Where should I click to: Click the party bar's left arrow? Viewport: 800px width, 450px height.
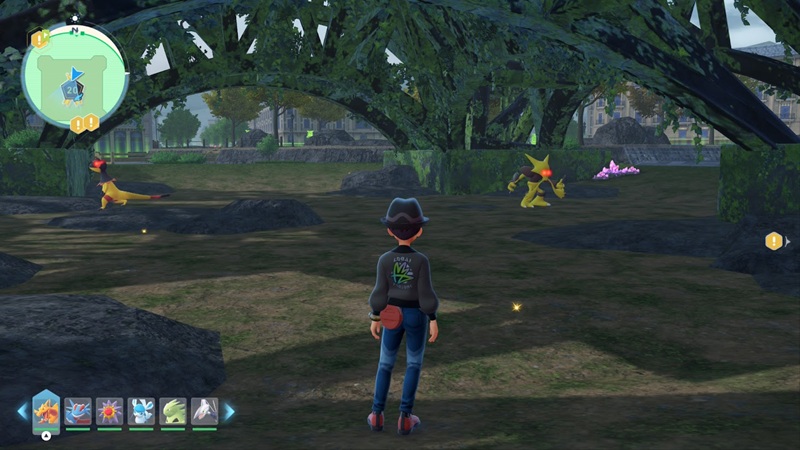pyautogui.click(x=22, y=411)
